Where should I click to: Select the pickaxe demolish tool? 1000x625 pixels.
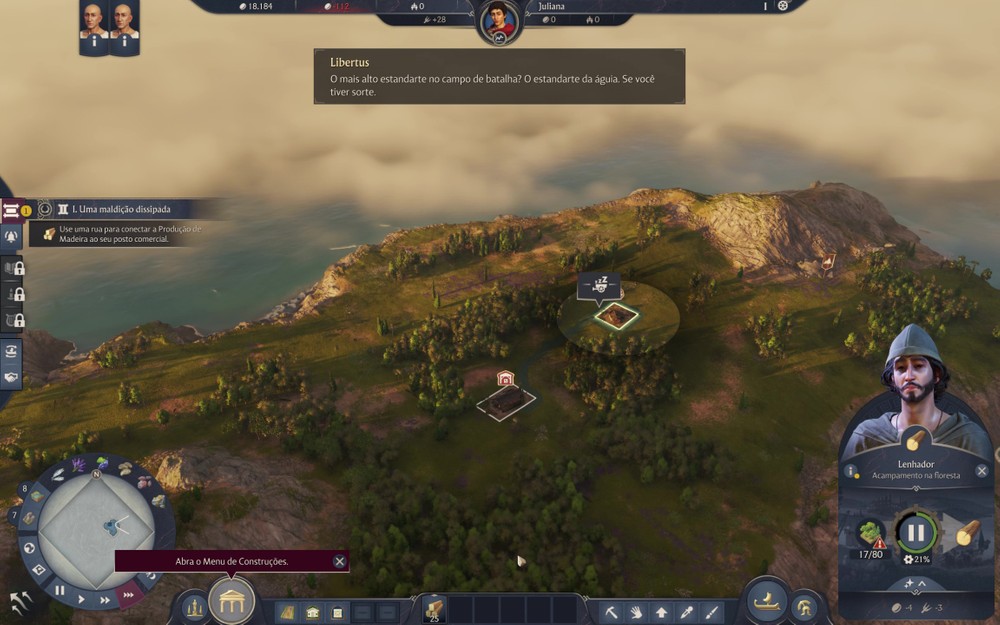pos(611,611)
